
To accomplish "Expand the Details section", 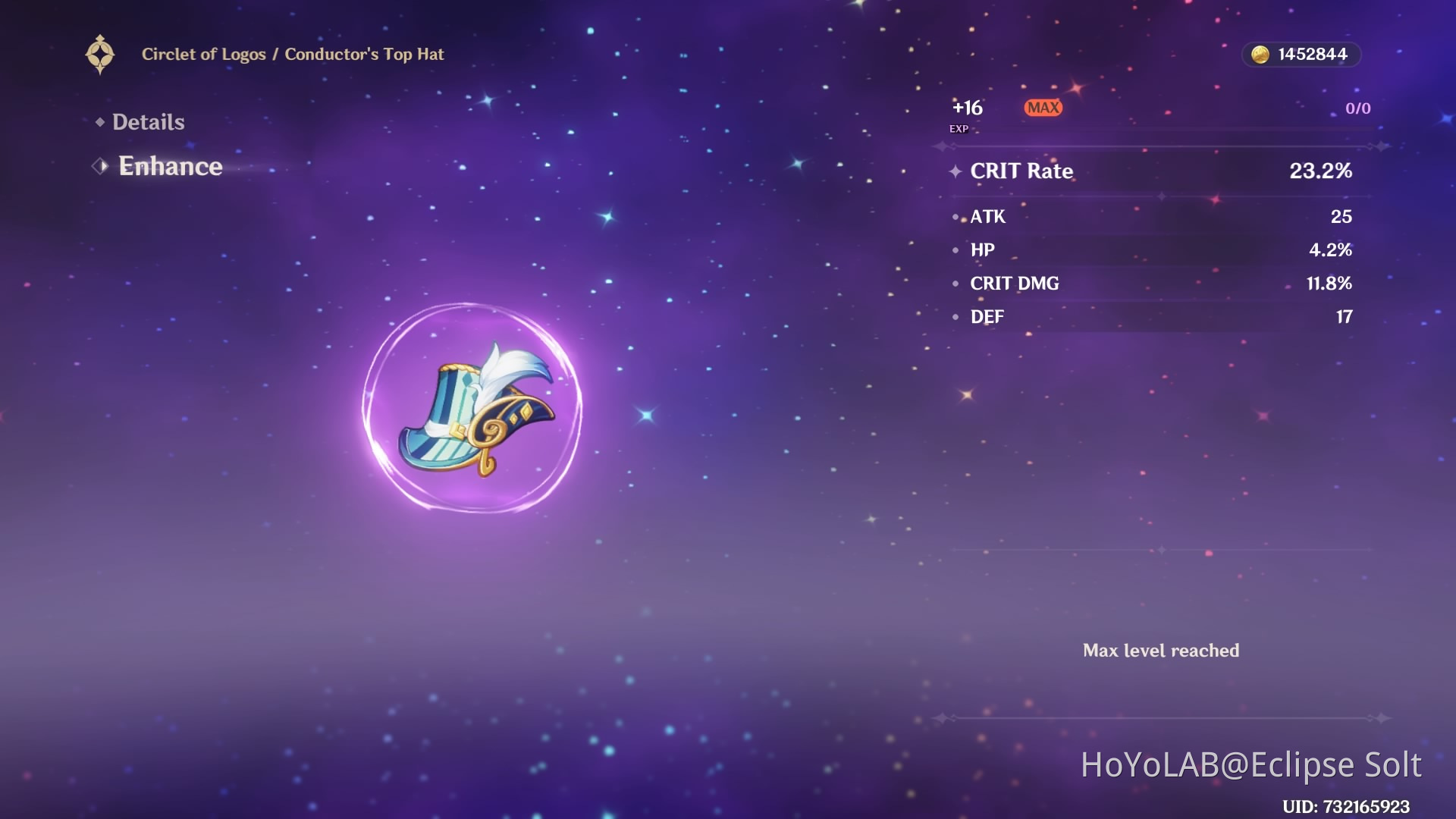I will click(x=149, y=121).
